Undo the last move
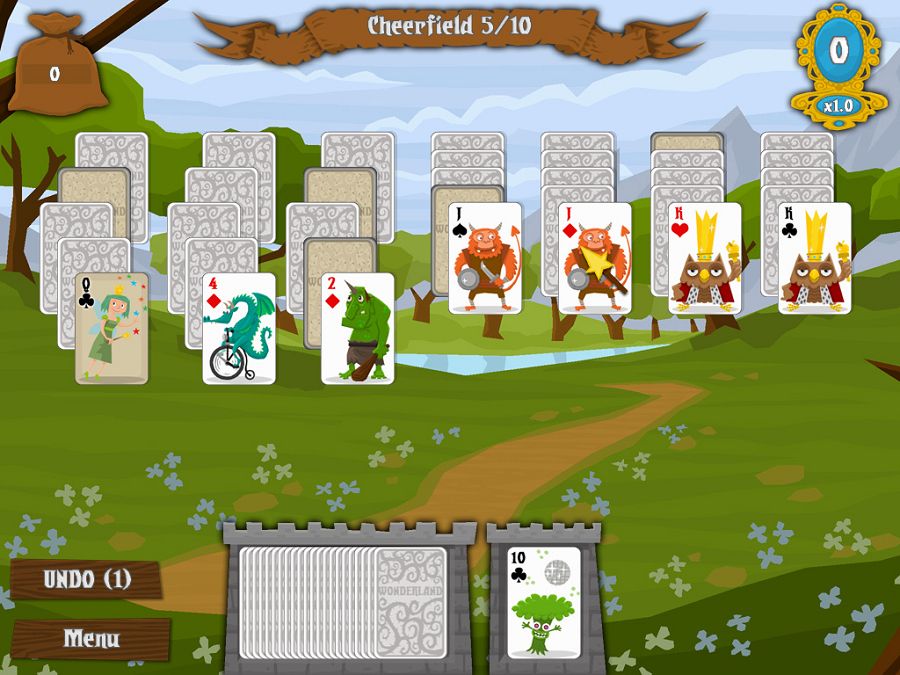The height and width of the screenshot is (675, 900). click(x=87, y=580)
